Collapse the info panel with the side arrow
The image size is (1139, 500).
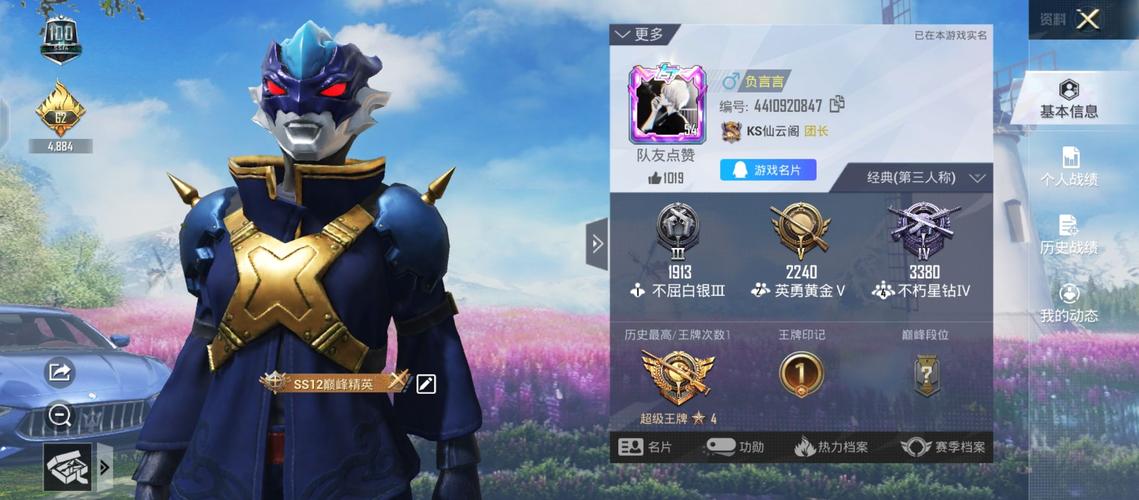click(597, 244)
